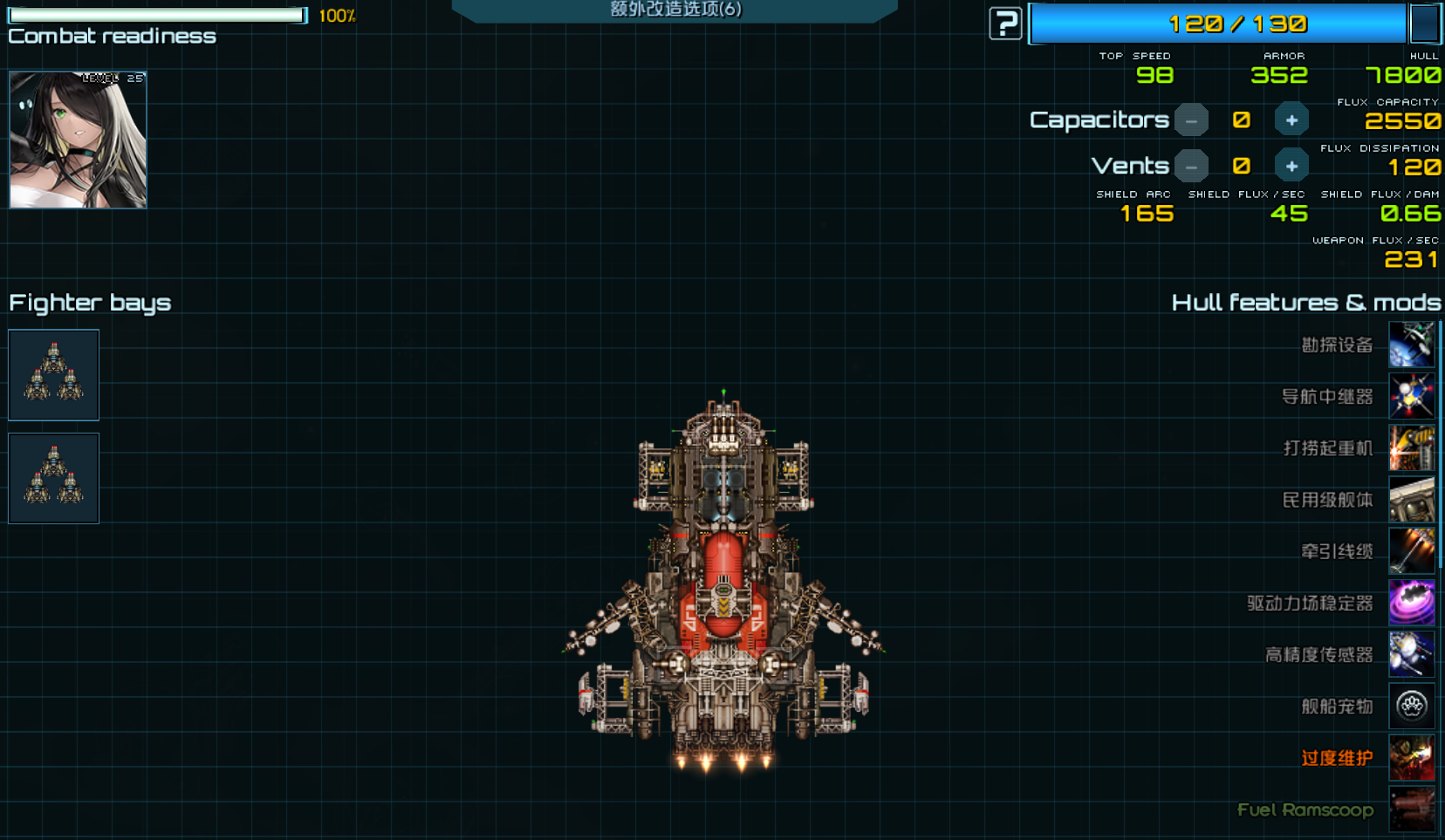Image resolution: width=1445 pixels, height=840 pixels.
Task: Add a Vent with the plus button
Action: pyautogui.click(x=1291, y=166)
